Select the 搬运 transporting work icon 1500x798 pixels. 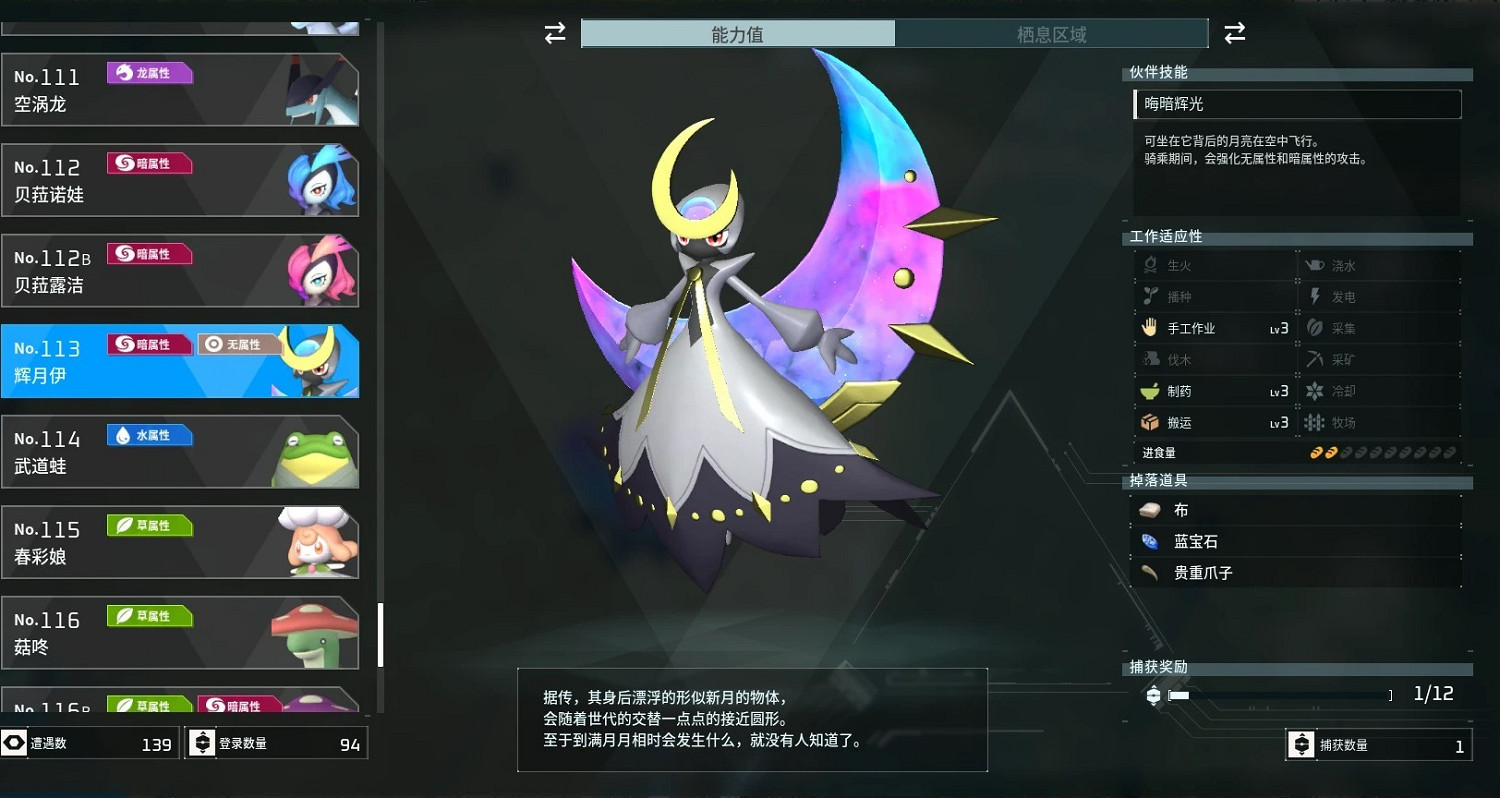tap(1150, 422)
